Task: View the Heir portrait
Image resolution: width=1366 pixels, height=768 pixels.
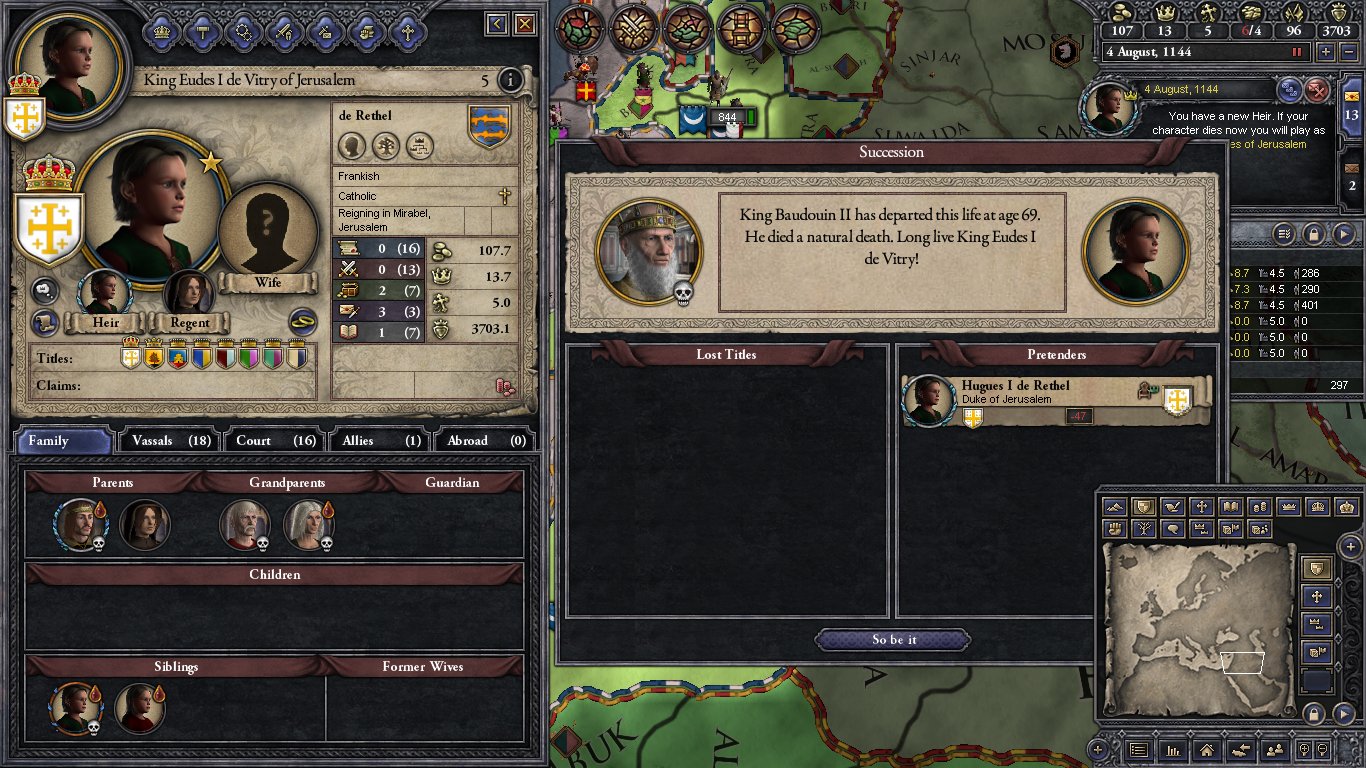Action: 105,294
